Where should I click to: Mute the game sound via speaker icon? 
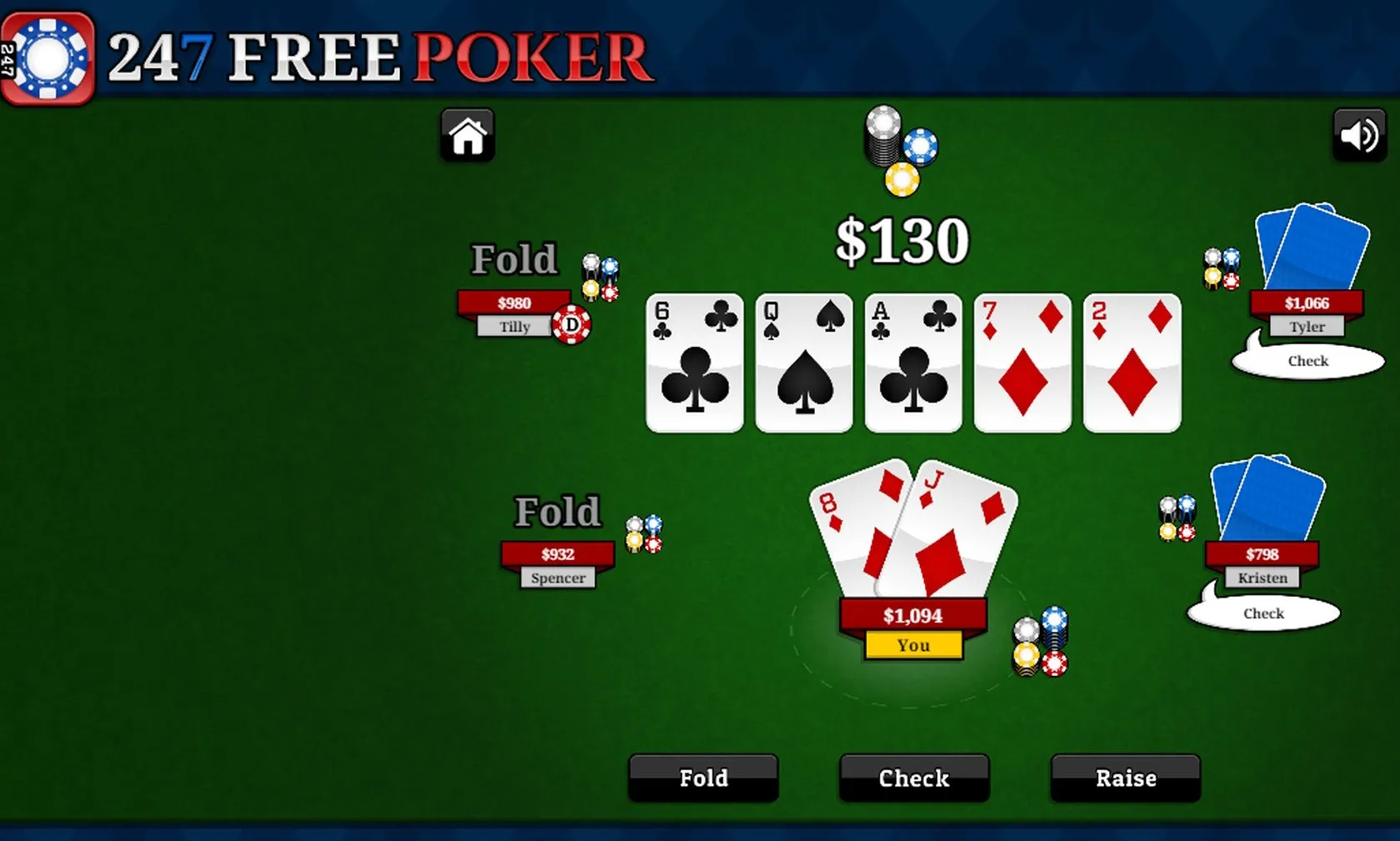click(x=1358, y=133)
